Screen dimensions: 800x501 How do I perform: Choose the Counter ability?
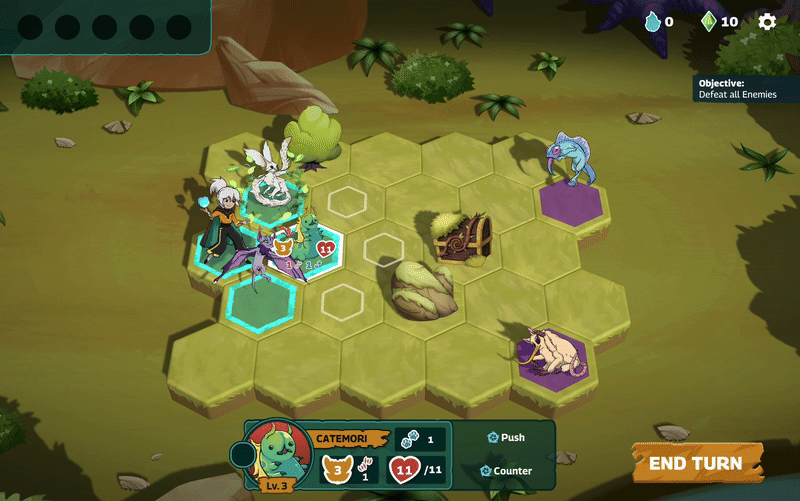tap(505, 470)
